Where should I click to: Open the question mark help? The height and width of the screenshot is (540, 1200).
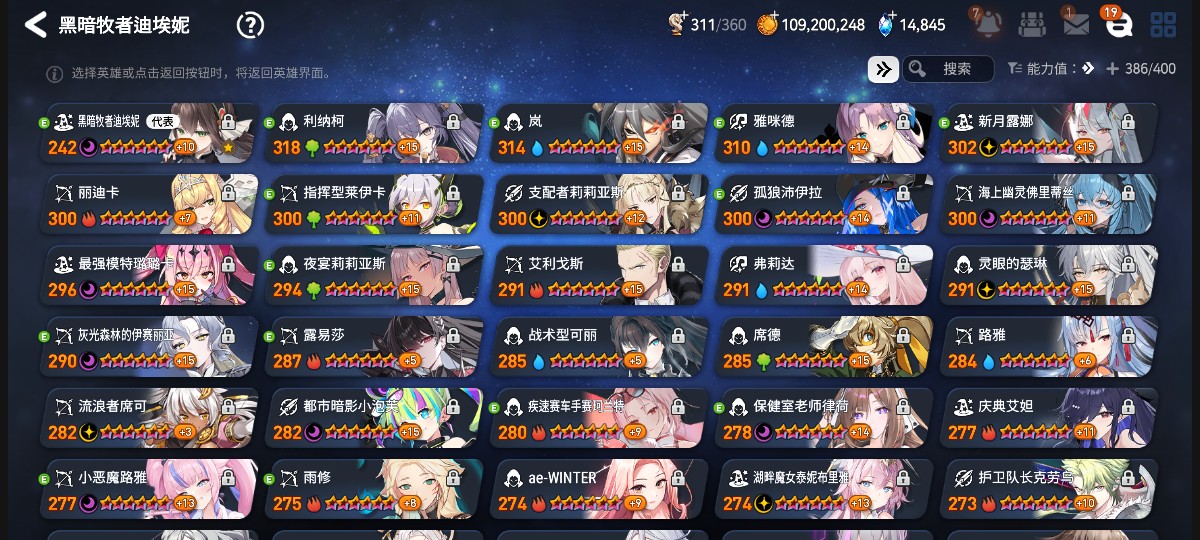coord(250,25)
